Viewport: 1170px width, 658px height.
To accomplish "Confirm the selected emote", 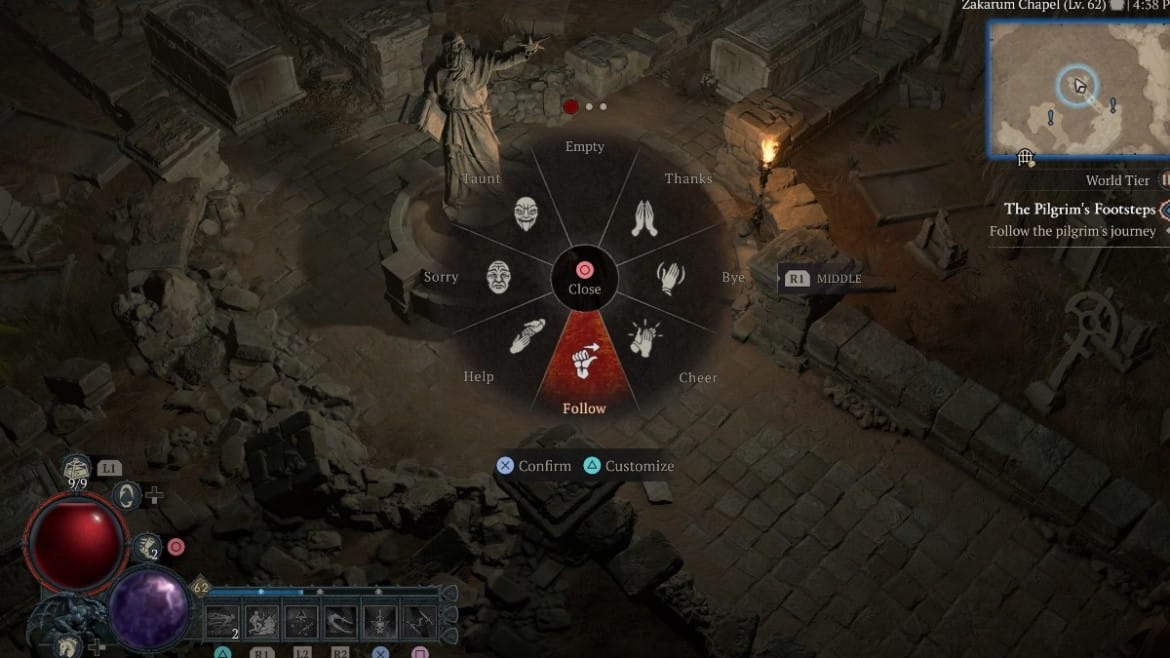I will [535, 466].
